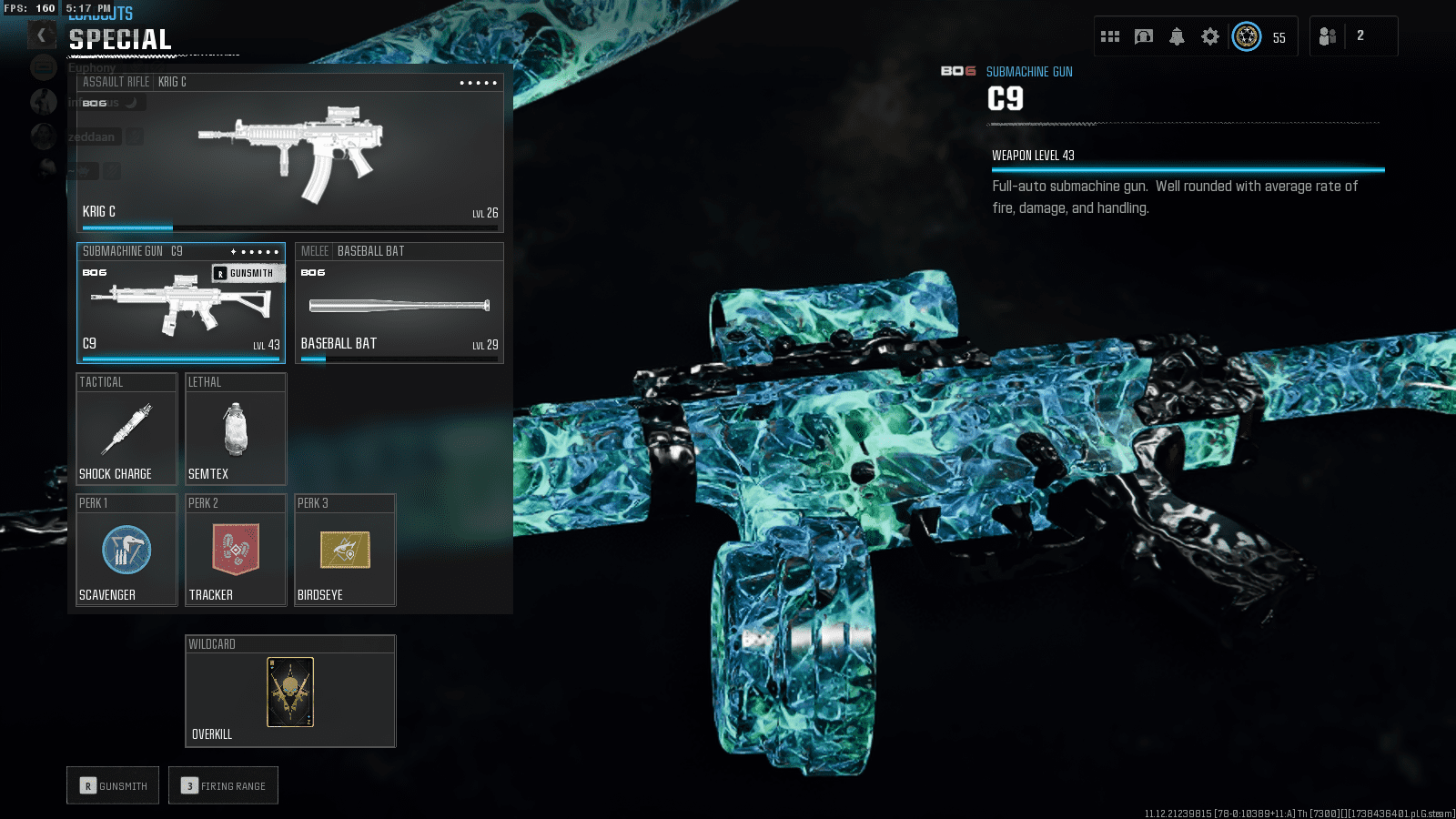This screenshot has width=1456, height=819.
Task: Open the social party icon
Action: tap(1328, 36)
